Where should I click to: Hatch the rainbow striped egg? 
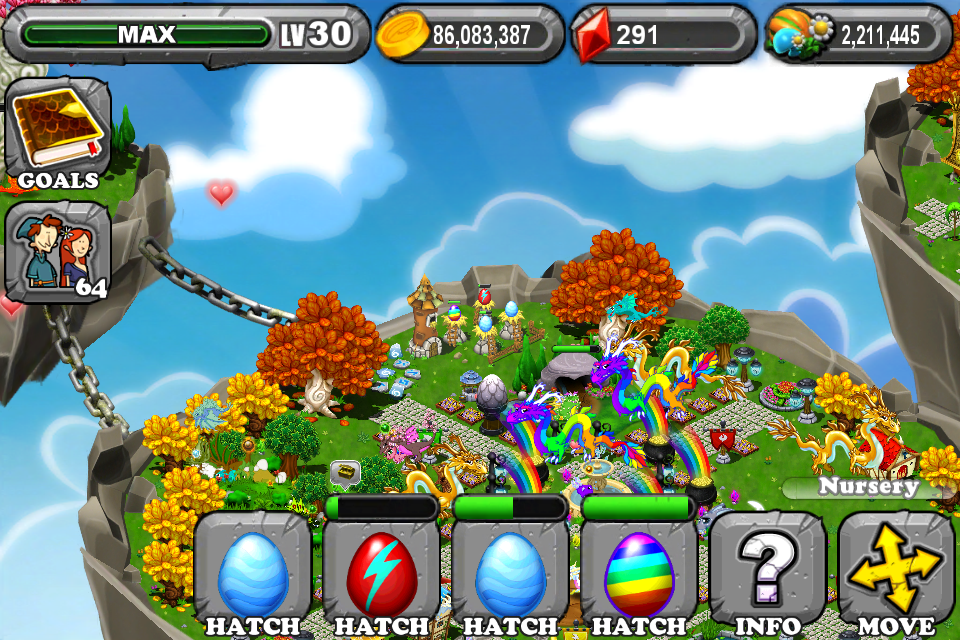click(x=639, y=574)
